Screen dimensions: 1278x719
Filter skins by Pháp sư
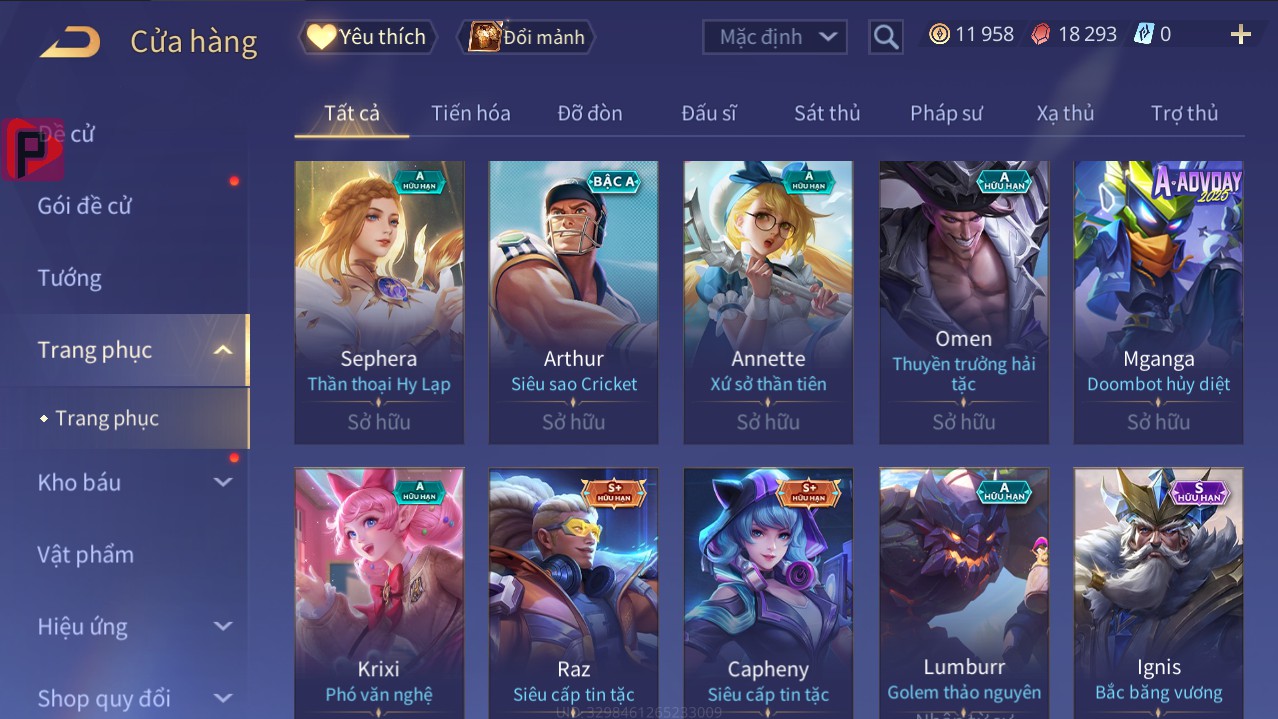pos(946,113)
